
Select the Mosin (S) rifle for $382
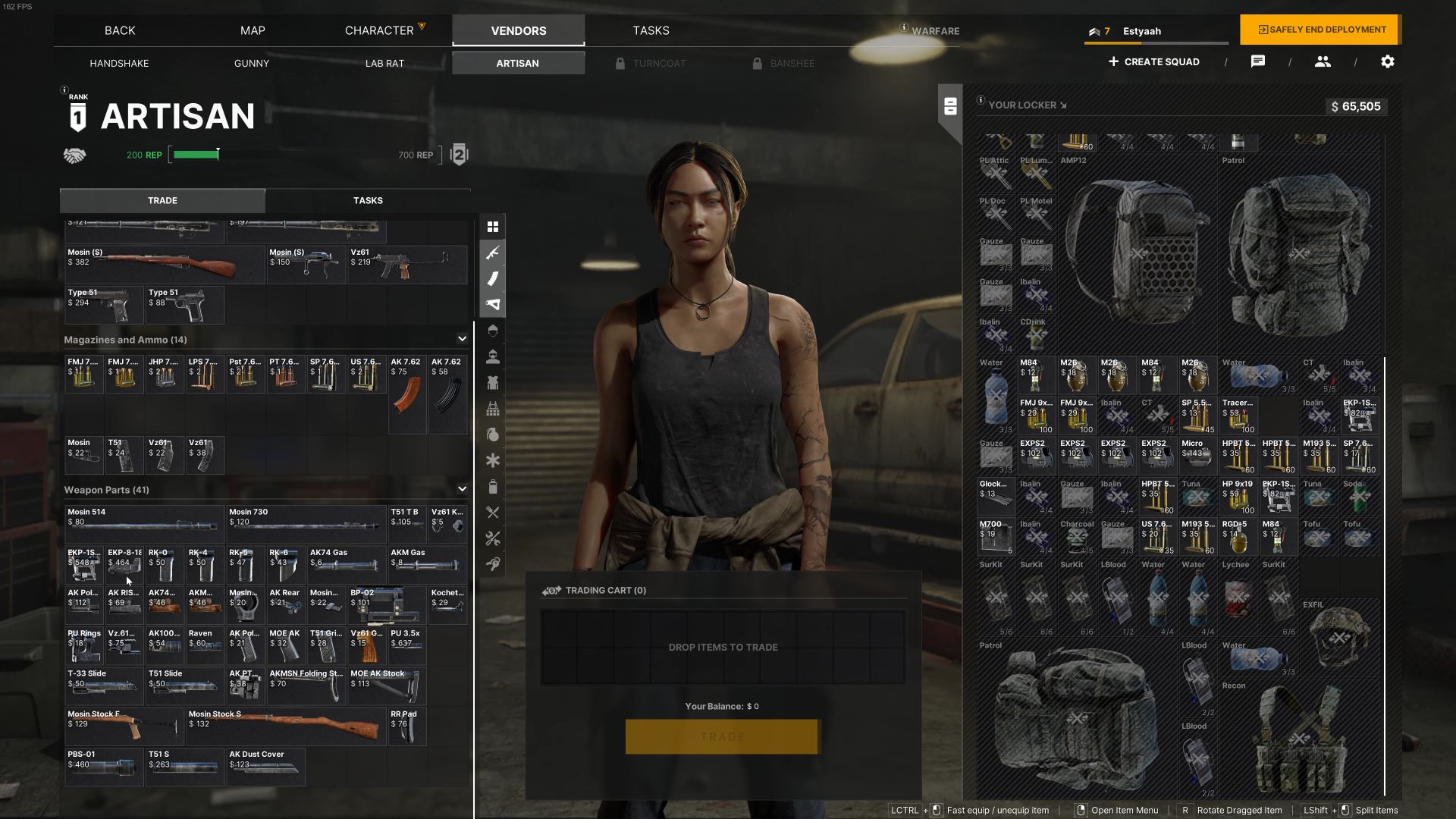point(164,265)
